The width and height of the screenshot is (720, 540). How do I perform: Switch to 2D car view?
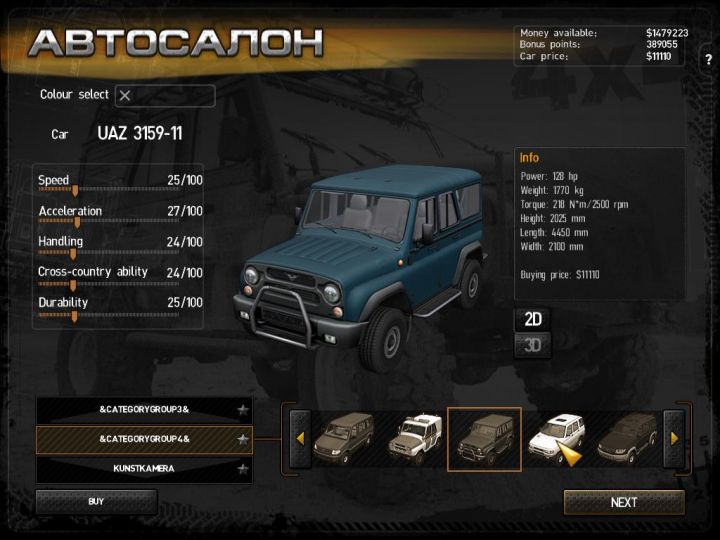pos(533,319)
